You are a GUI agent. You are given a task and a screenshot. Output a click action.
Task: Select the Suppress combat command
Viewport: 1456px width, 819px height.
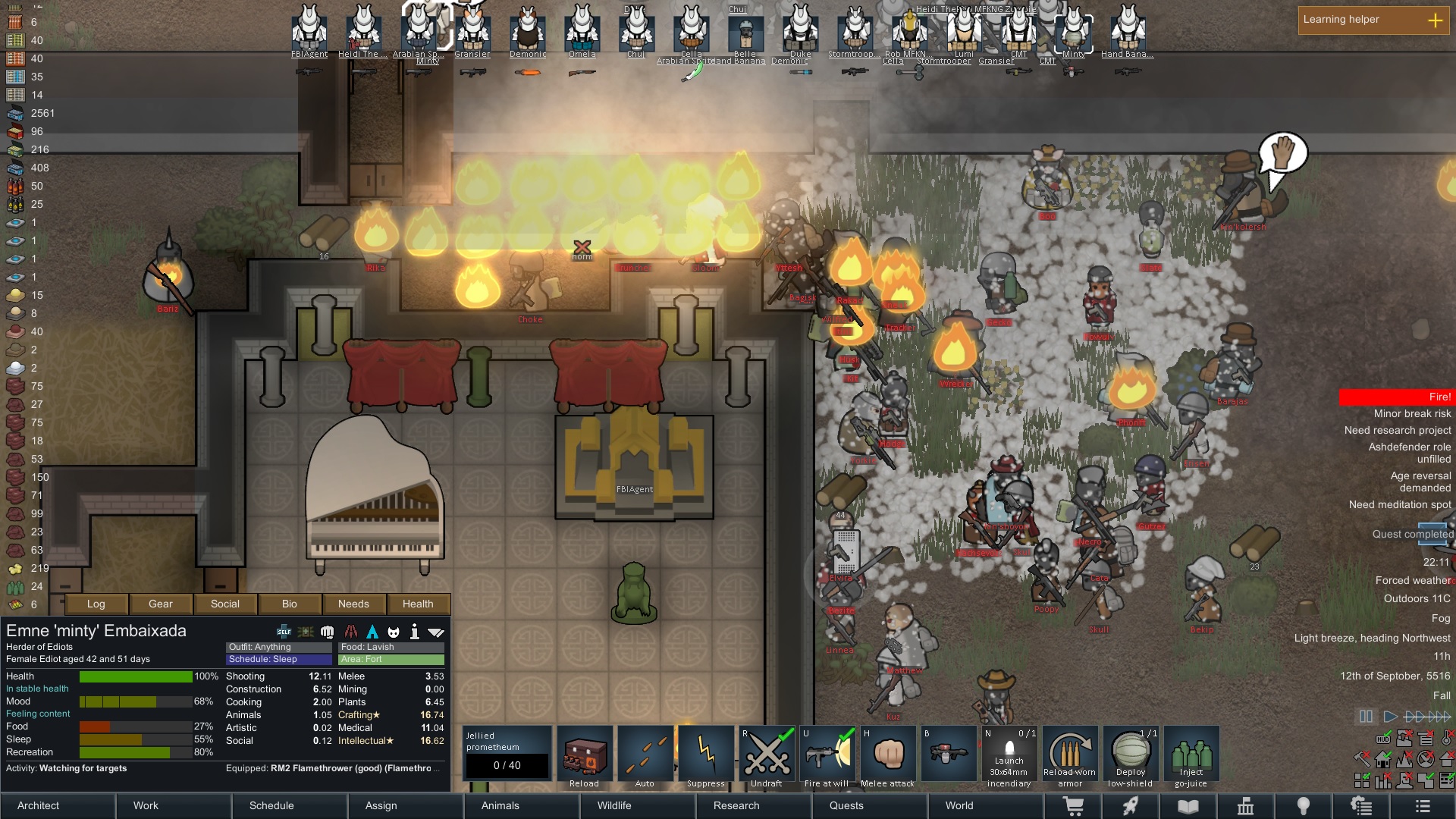point(705,753)
